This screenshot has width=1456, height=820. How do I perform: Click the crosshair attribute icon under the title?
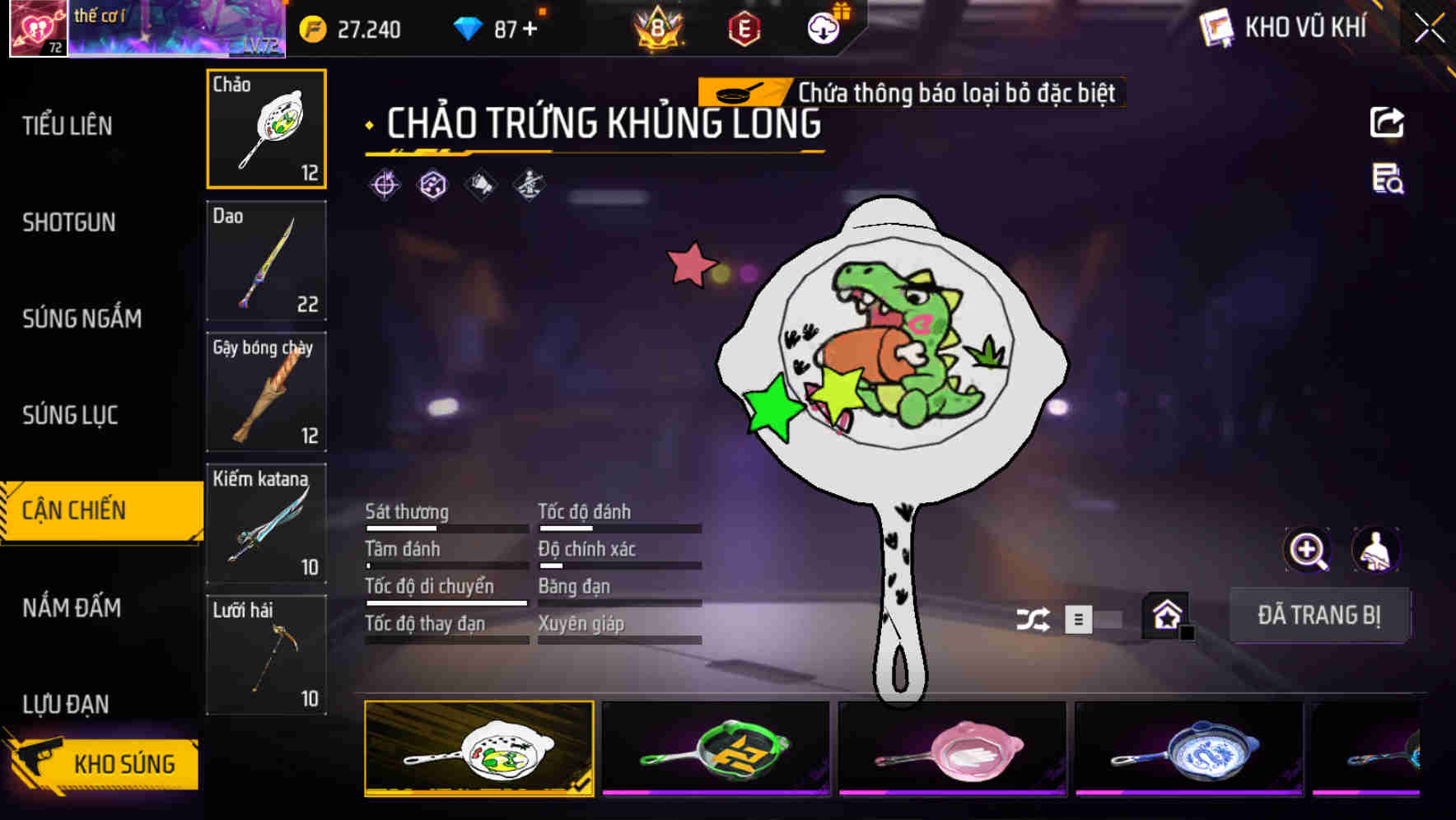(x=384, y=184)
